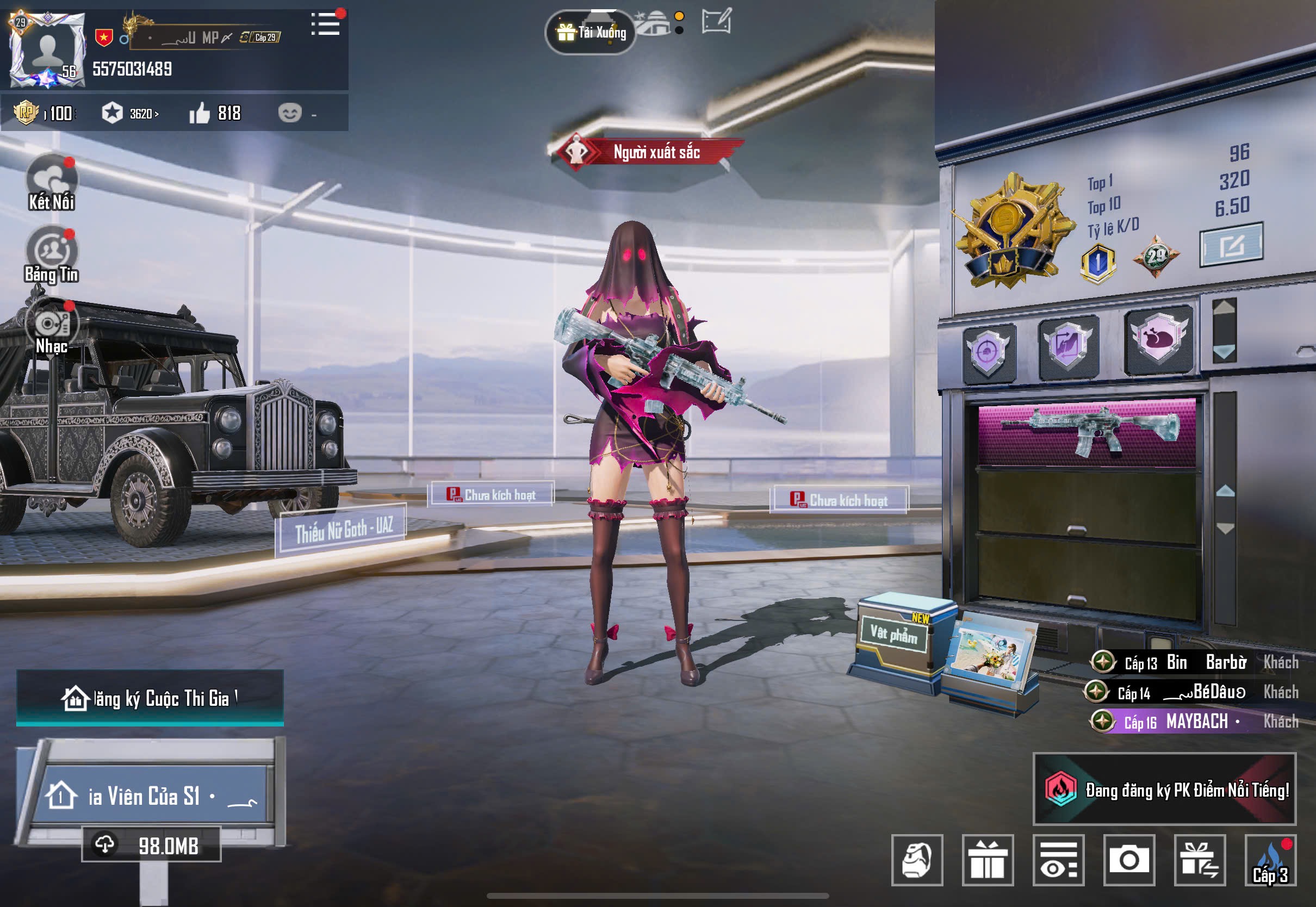The width and height of the screenshot is (1316, 907).
Task: Open the Cấp 3 popularity flame
Action: (x=1270, y=860)
